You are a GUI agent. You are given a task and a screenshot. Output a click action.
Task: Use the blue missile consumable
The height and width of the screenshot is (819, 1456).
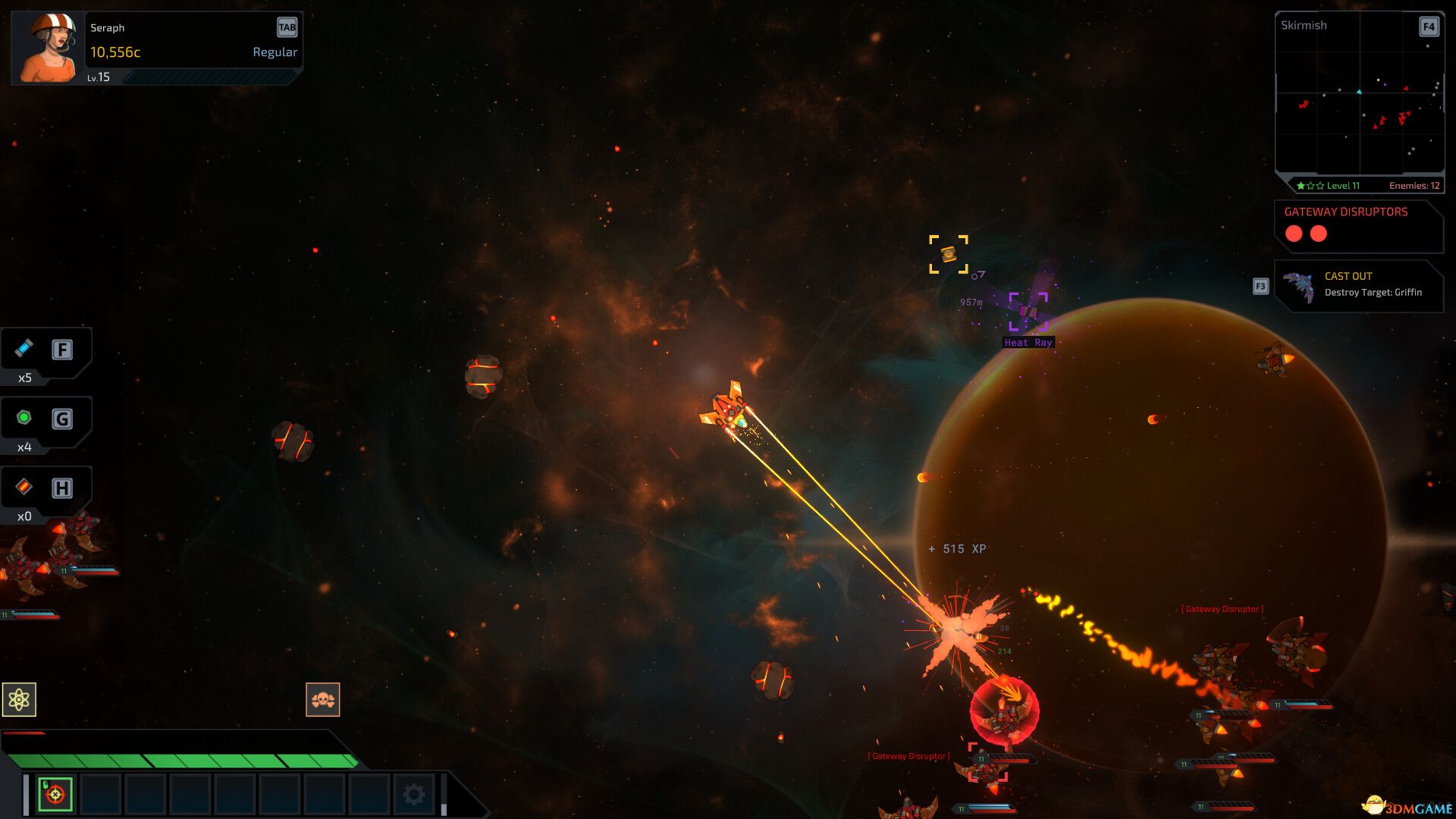[x=24, y=349]
